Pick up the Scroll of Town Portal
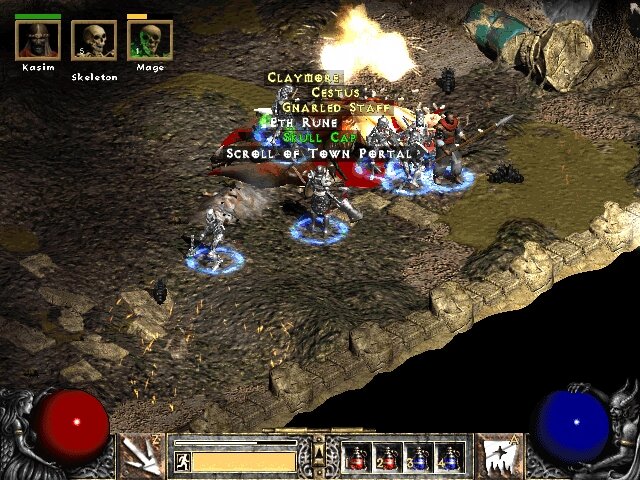The height and width of the screenshot is (480, 640). (x=319, y=153)
